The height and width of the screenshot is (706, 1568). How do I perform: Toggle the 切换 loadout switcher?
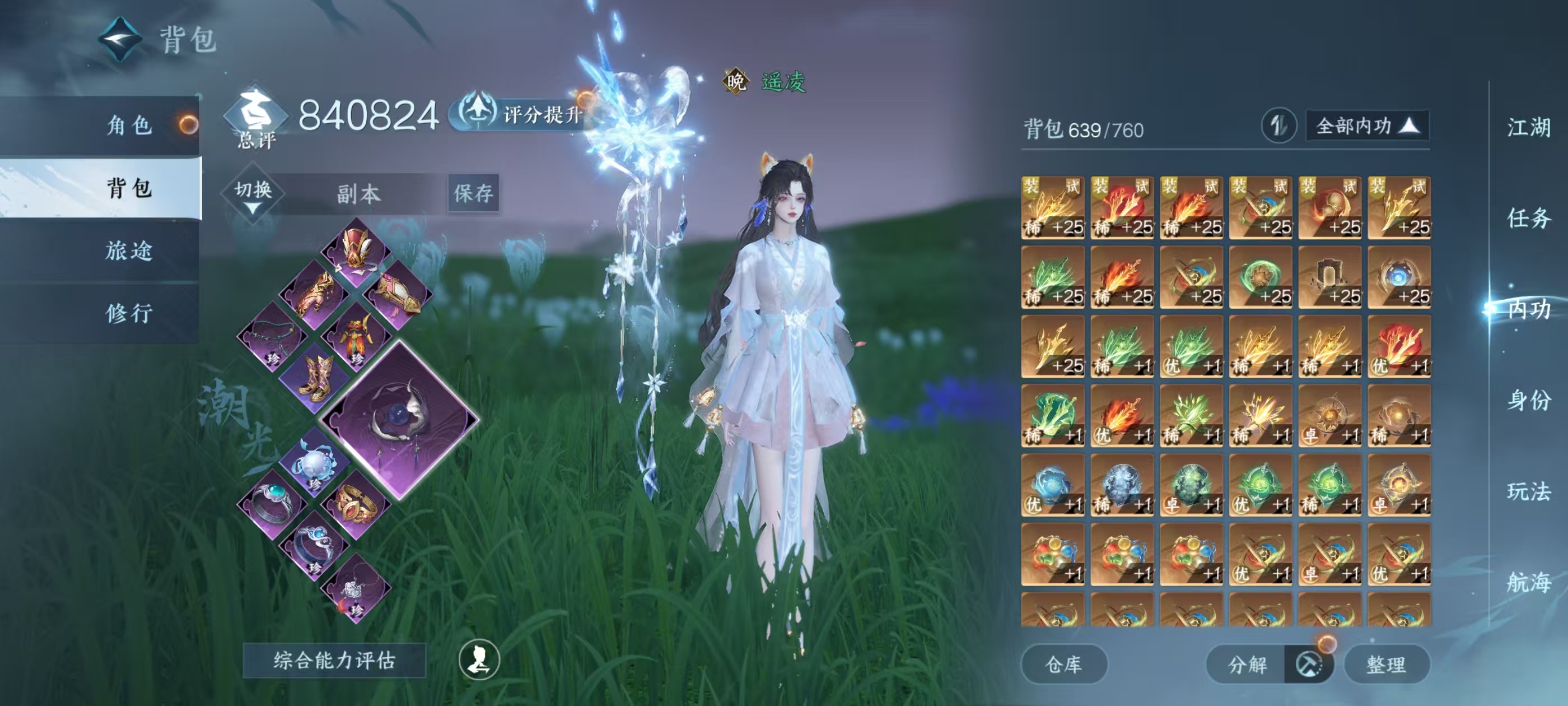(253, 194)
